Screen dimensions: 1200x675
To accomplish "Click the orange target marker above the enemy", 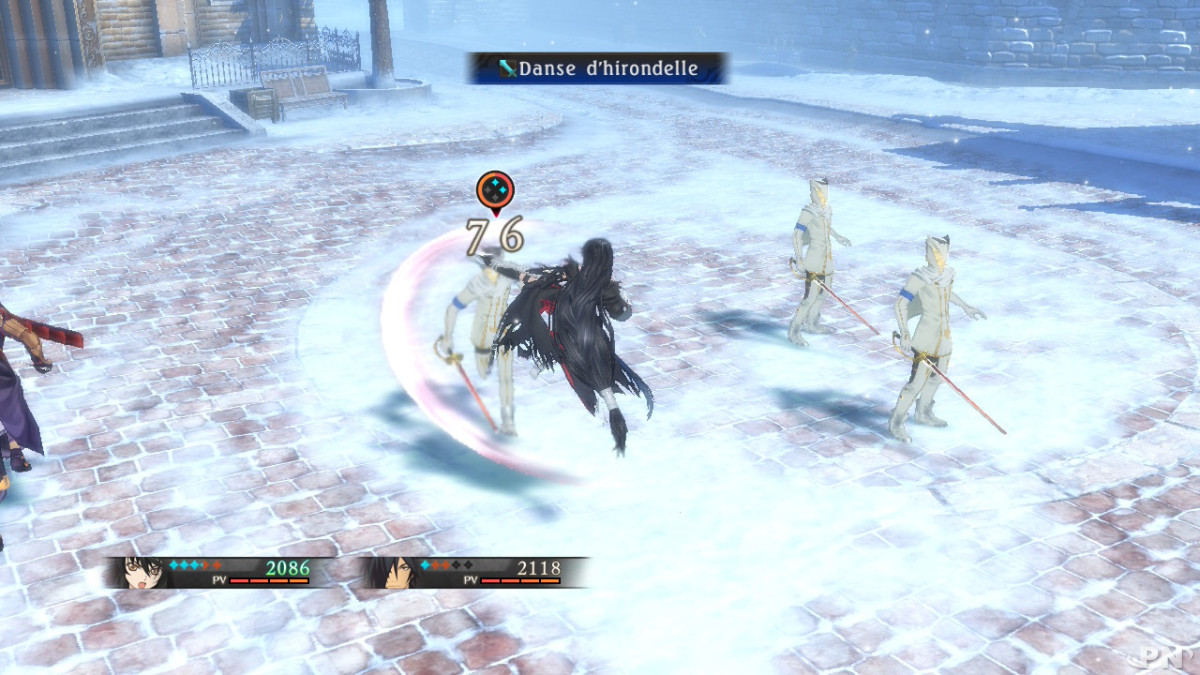I will 495,190.
